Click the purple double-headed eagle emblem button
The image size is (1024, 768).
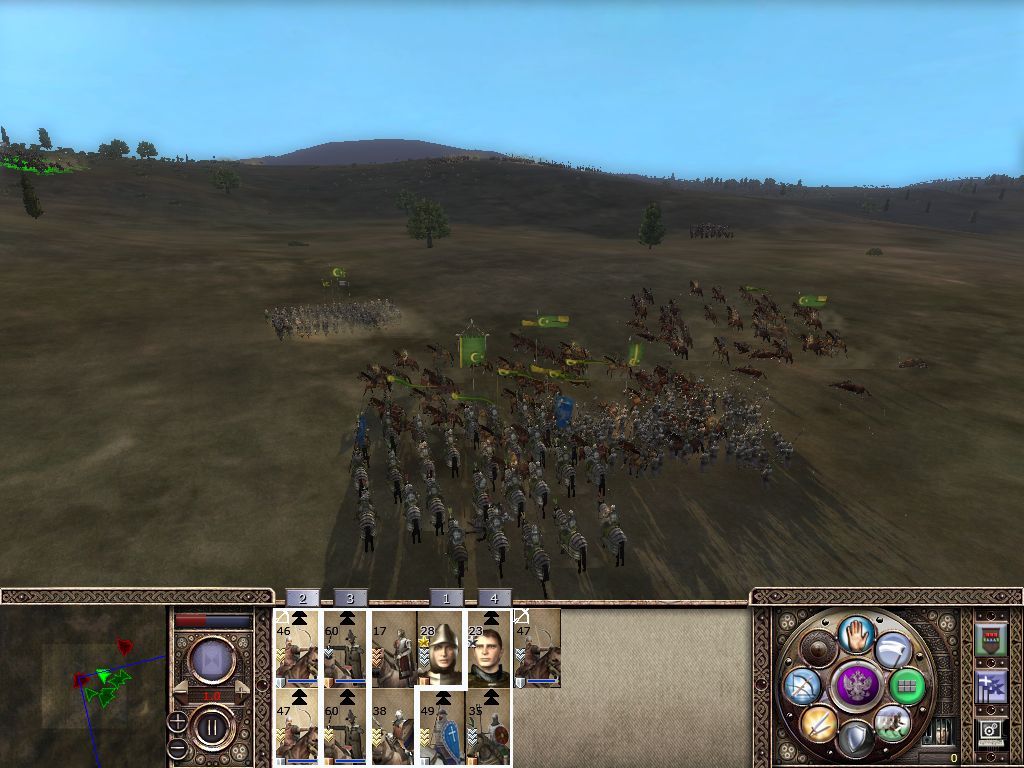click(x=854, y=686)
